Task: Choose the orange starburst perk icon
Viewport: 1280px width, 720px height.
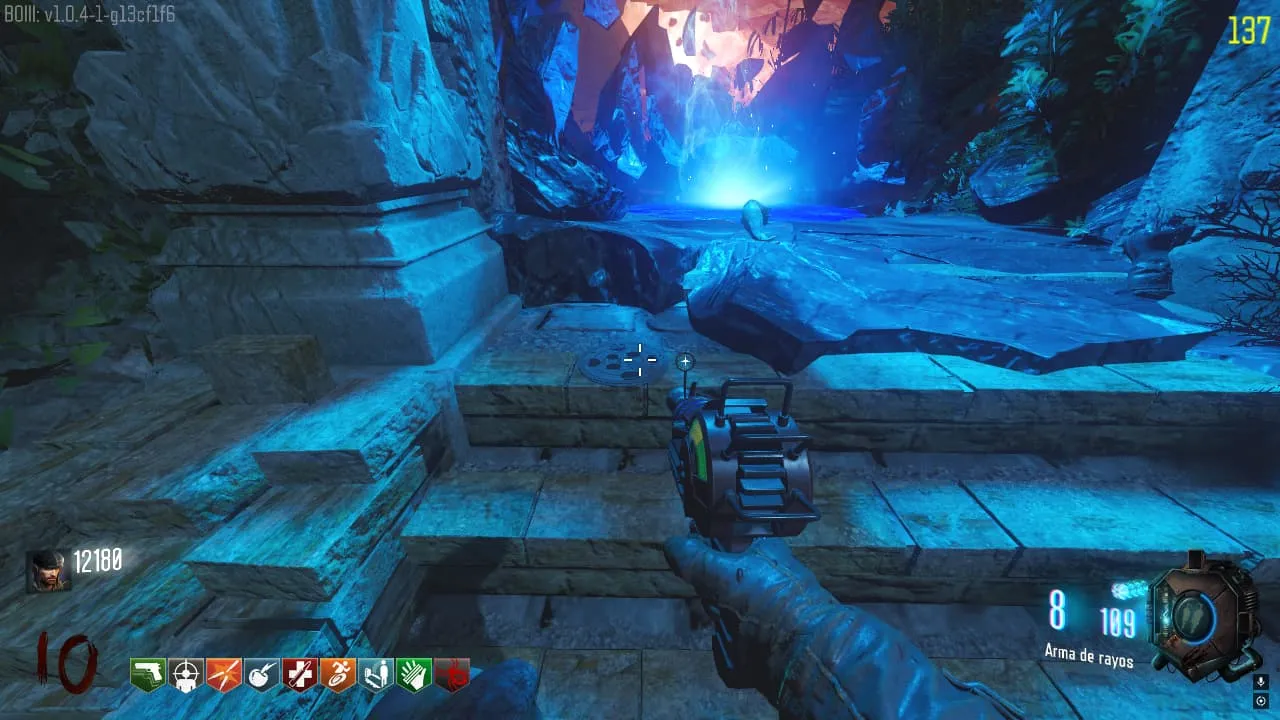Action: [x=224, y=675]
